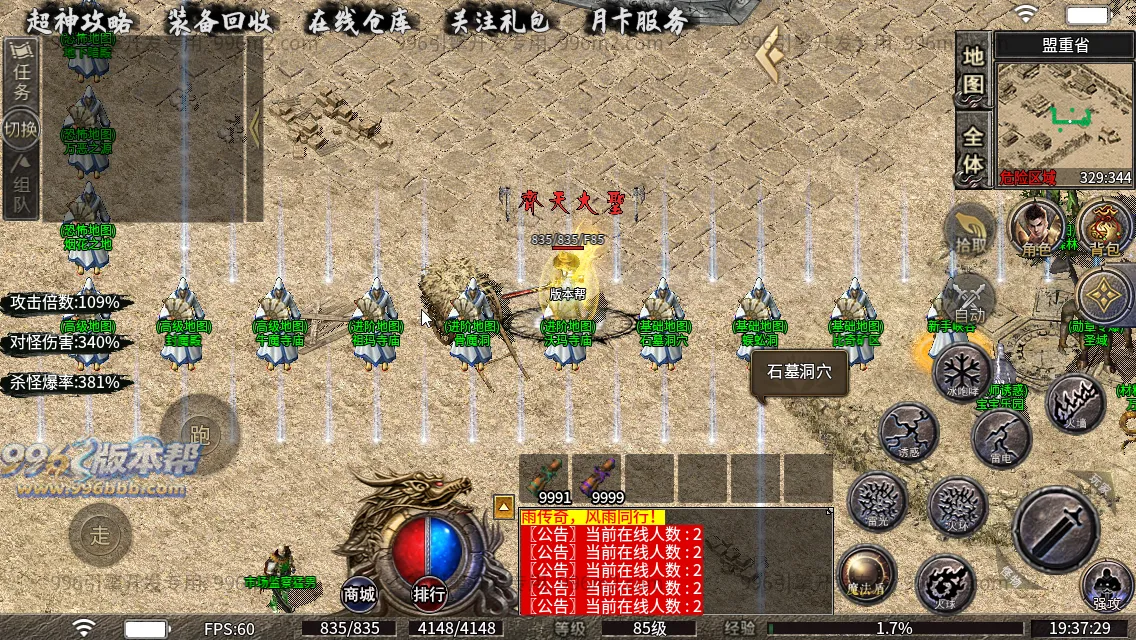Open 装备回收 equipment recycling

(x=220, y=20)
